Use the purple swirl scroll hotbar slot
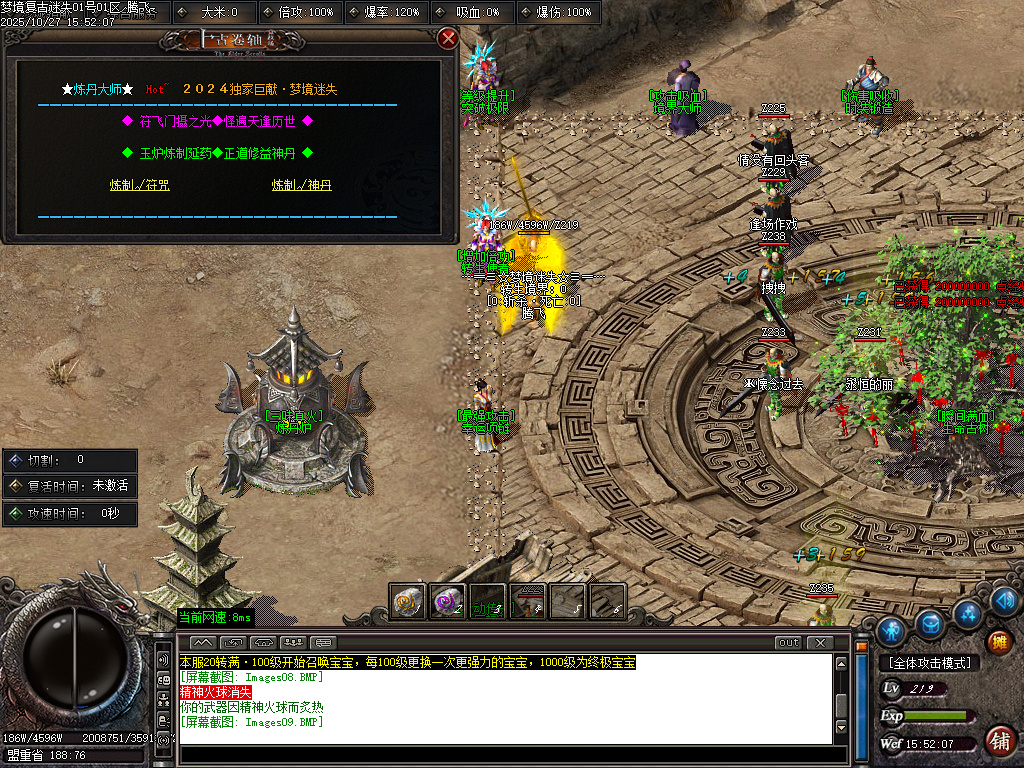This screenshot has height=768, width=1024. click(447, 601)
